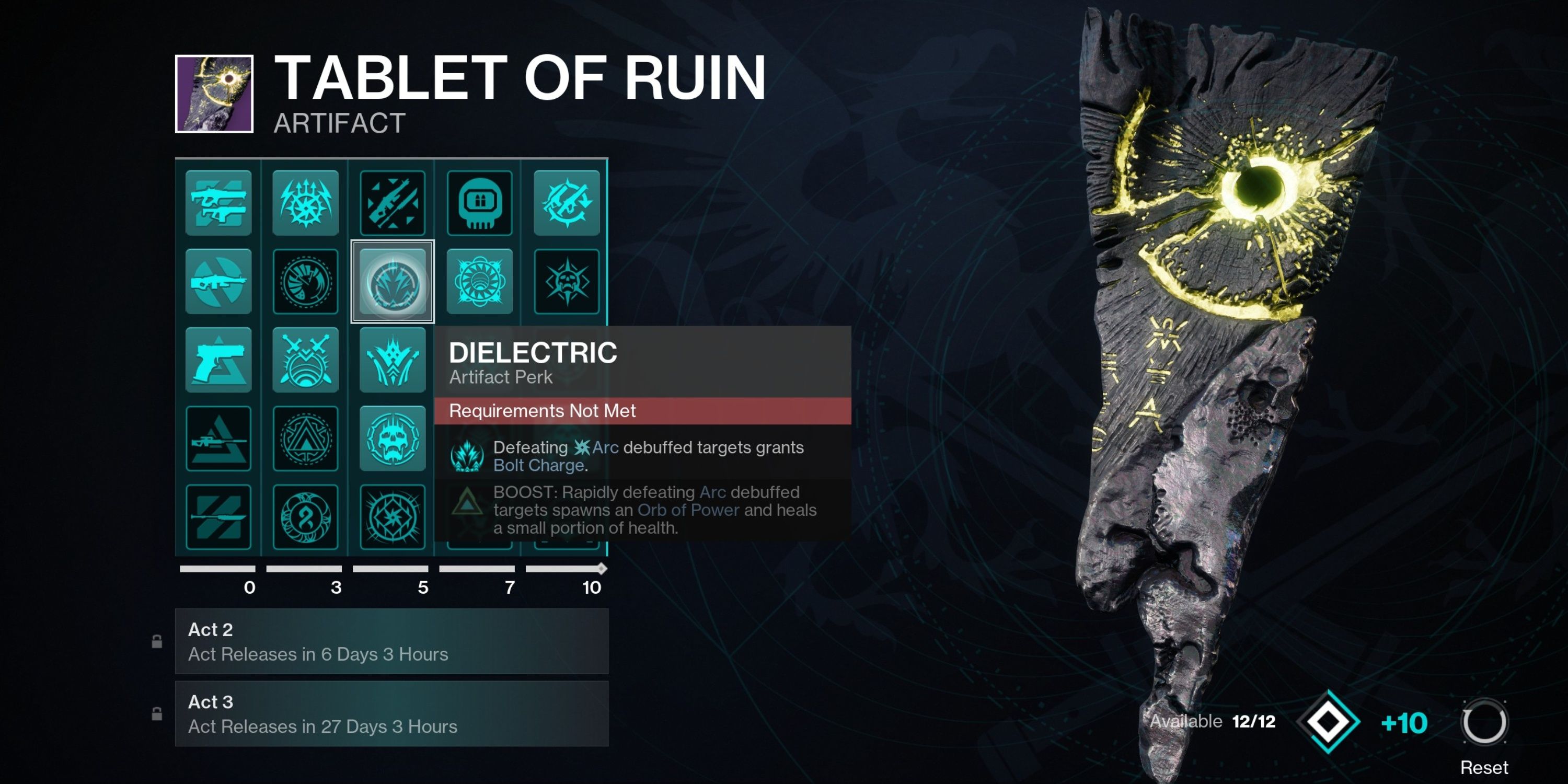This screenshot has height=784, width=1568.
Task: Select the skull medallion perk in the fourth row
Action: click(x=393, y=437)
